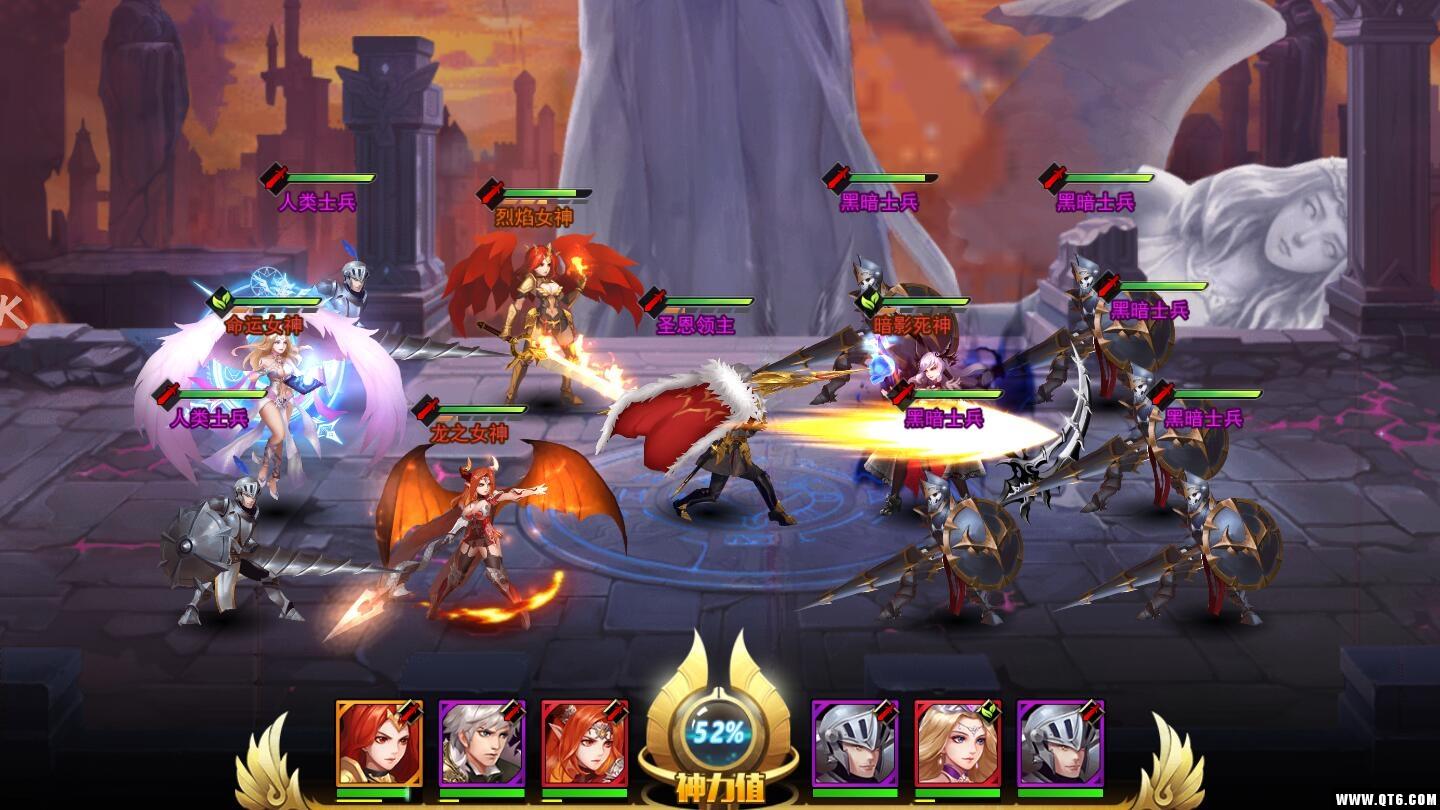Activate the white-haired lord's portrait
This screenshot has height=810, width=1440.
[x=481, y=743]
